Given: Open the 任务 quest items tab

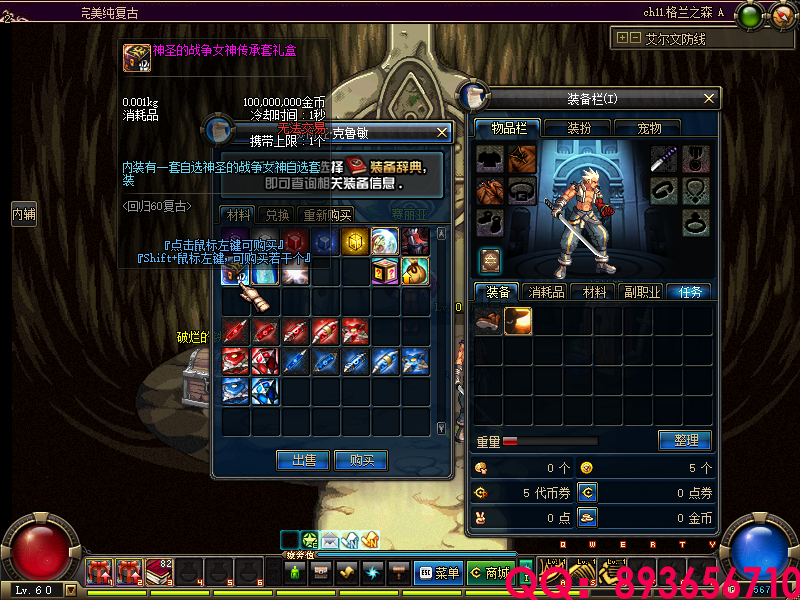Looking at the screenshot, I should [691, 292].
